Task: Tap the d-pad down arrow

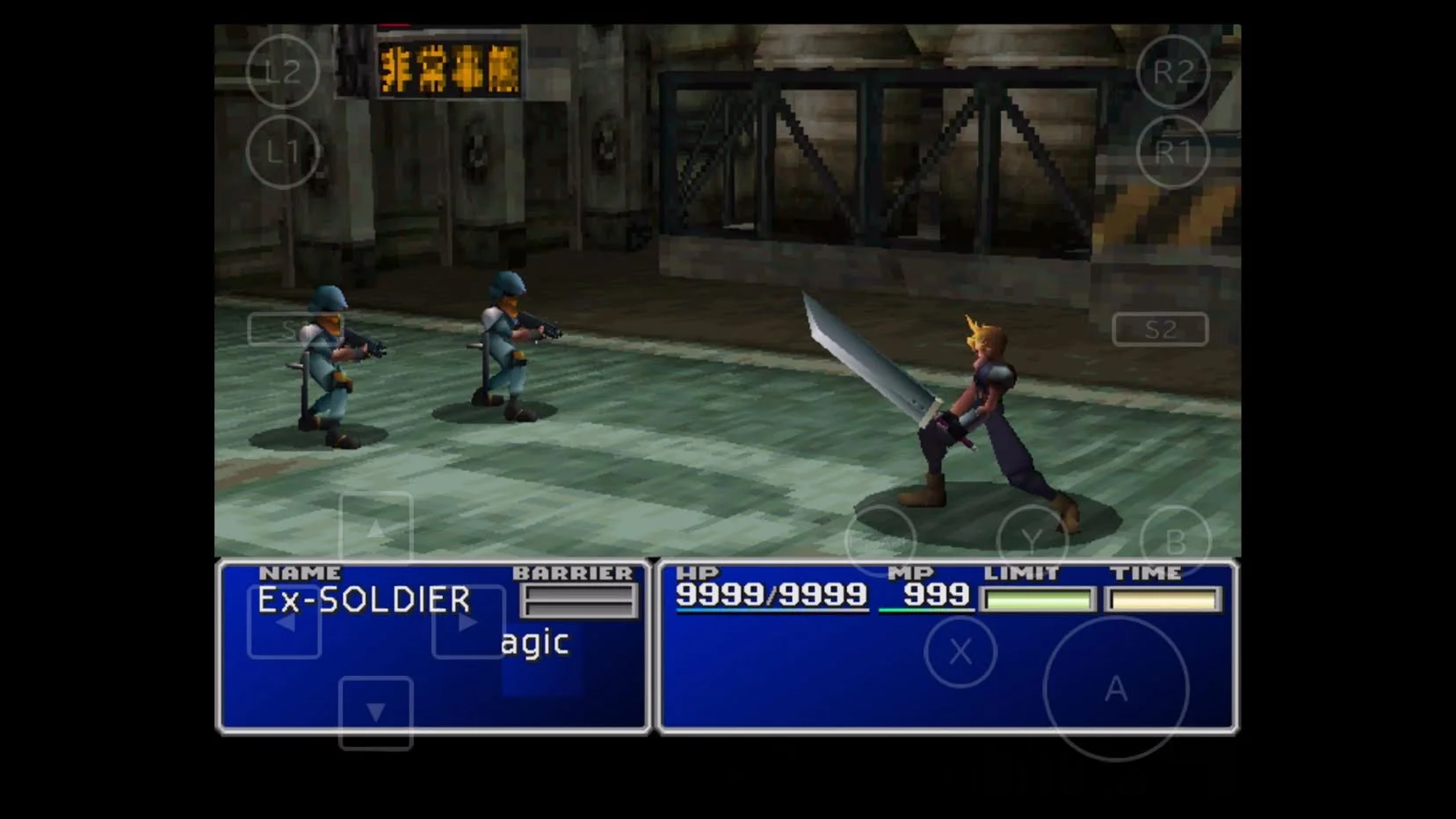Action: tap(377, 711)
